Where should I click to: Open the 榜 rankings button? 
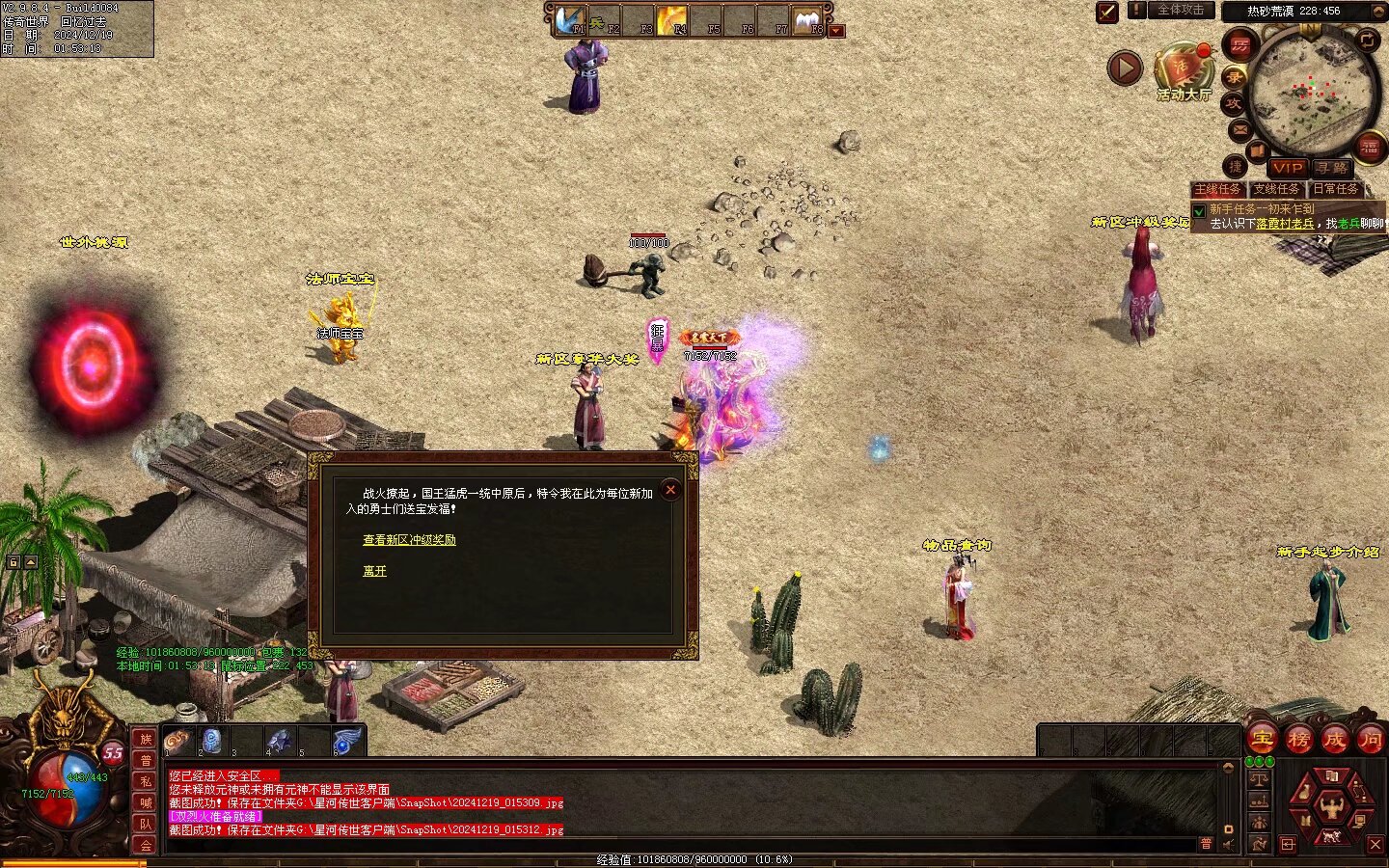[x=1298, y=740]
